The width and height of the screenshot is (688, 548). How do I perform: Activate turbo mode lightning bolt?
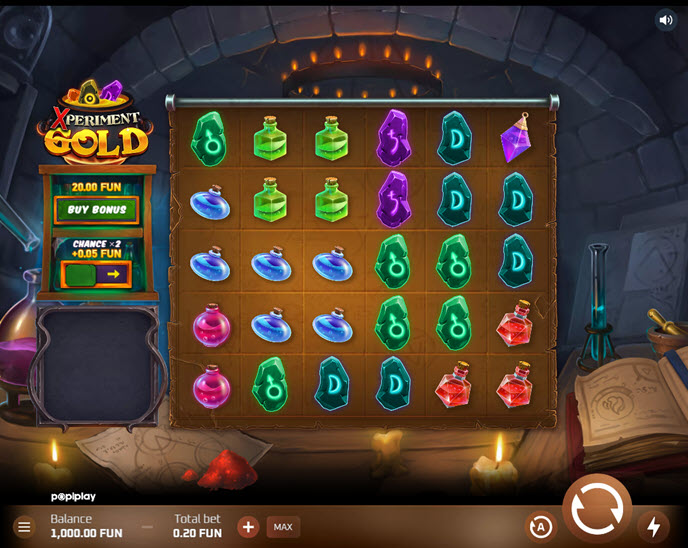tap(654, 527)
